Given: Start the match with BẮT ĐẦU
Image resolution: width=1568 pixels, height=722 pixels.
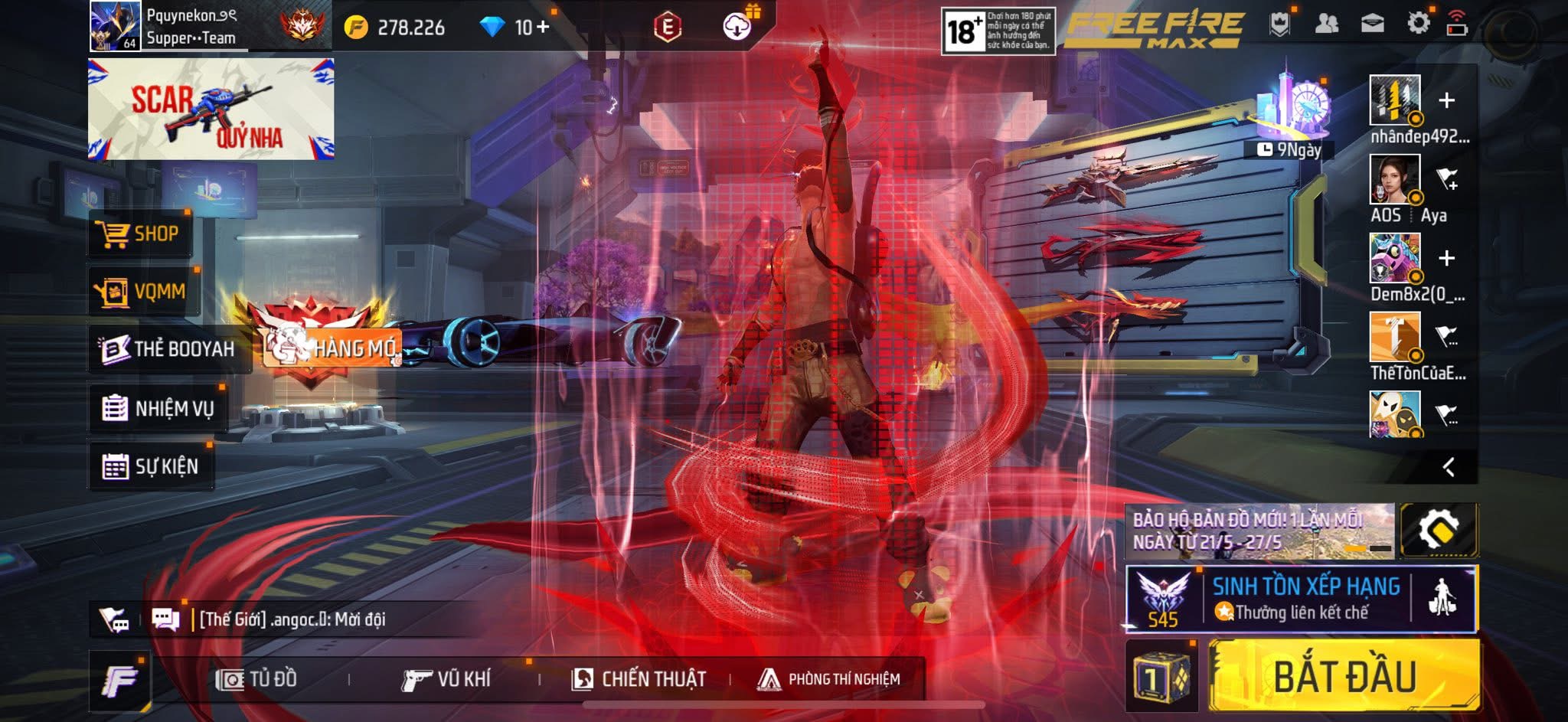Looking at the screenshot, I should point(1344,677).
